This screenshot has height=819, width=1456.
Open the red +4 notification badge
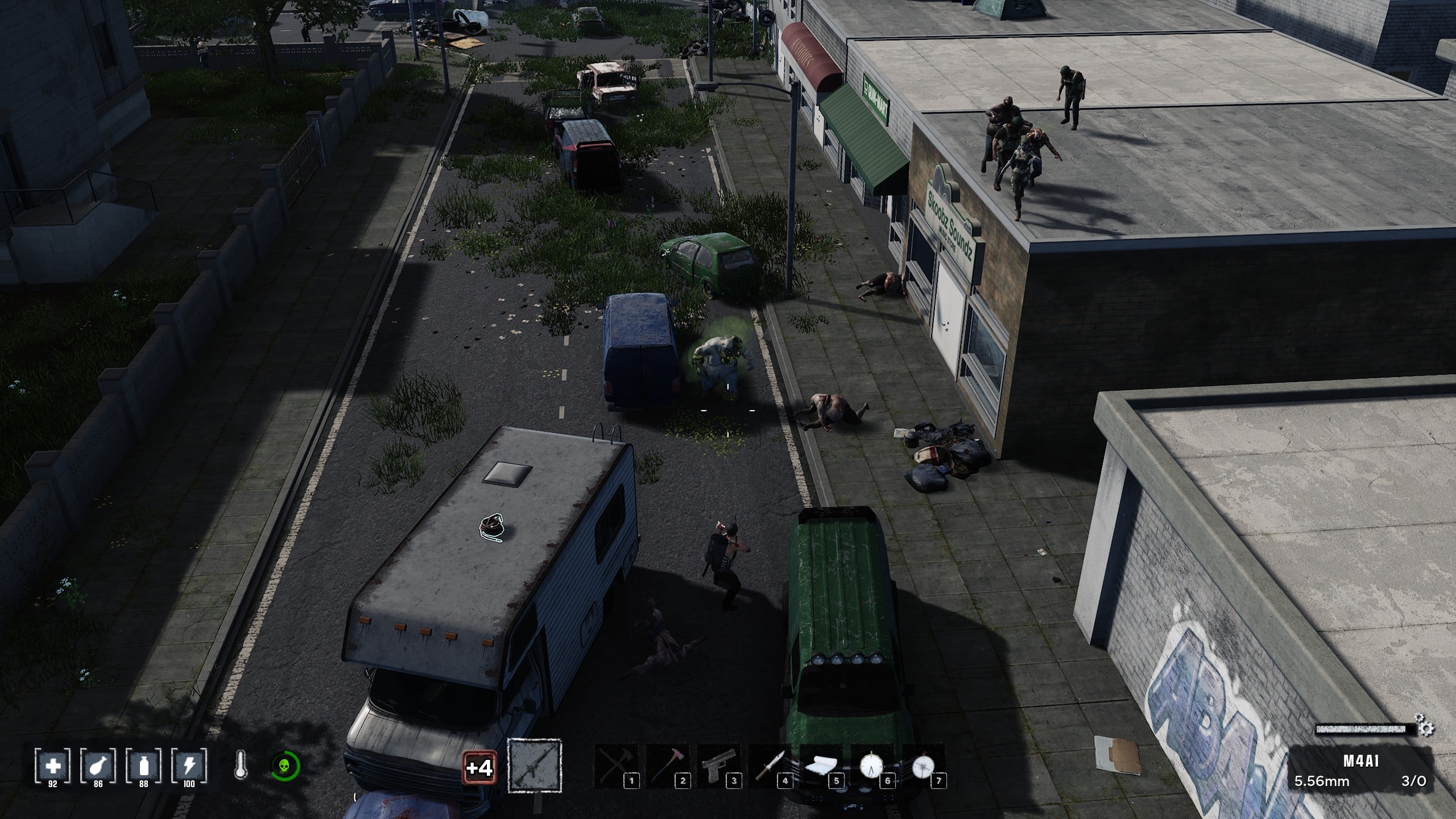[478, 768]
